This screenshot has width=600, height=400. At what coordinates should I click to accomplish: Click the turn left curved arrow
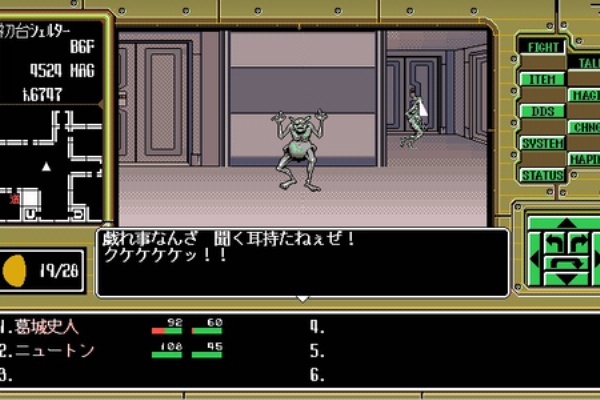(x=553, y=241)
